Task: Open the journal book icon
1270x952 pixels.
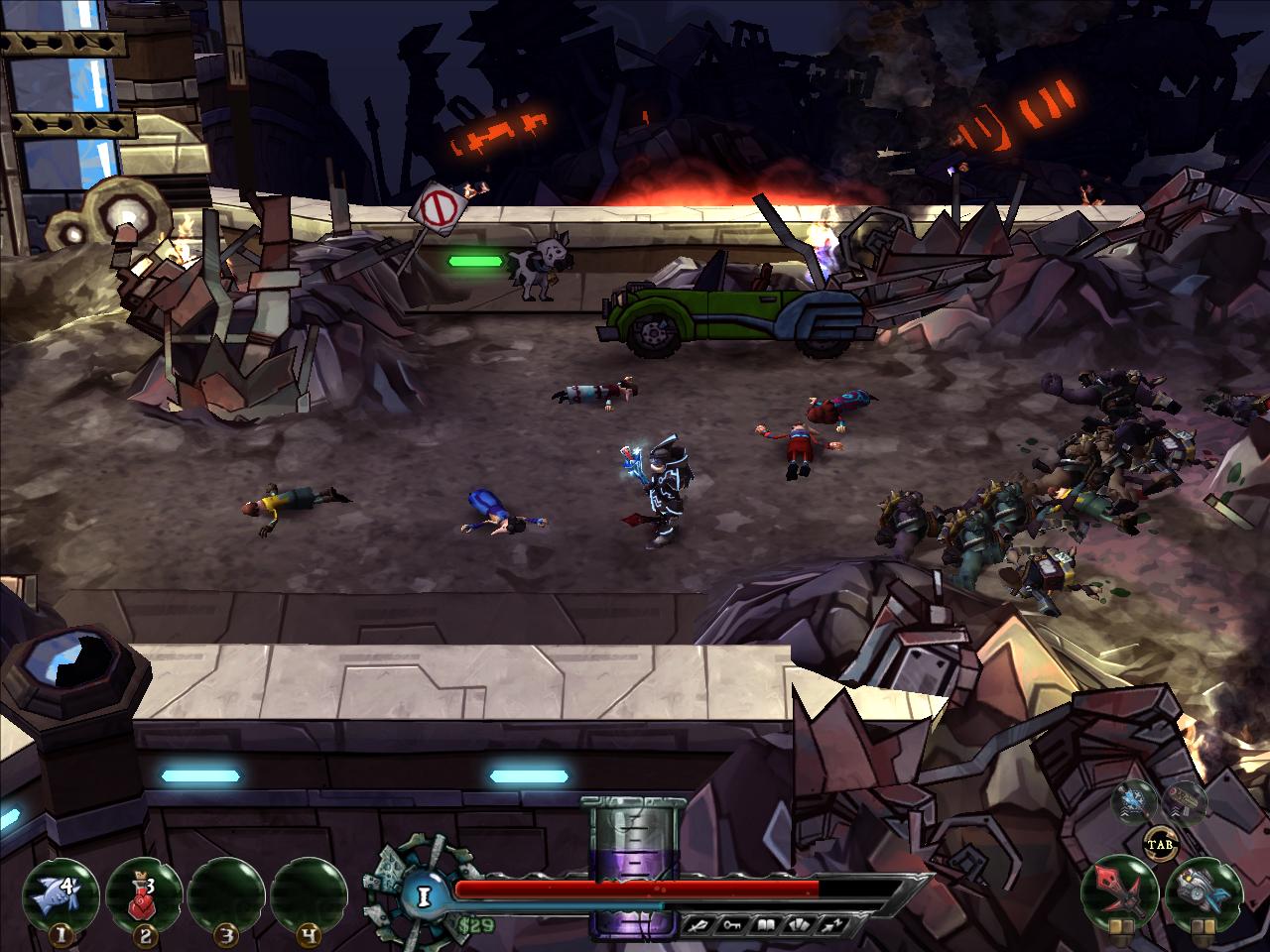Action: click(x=764, y=924)
